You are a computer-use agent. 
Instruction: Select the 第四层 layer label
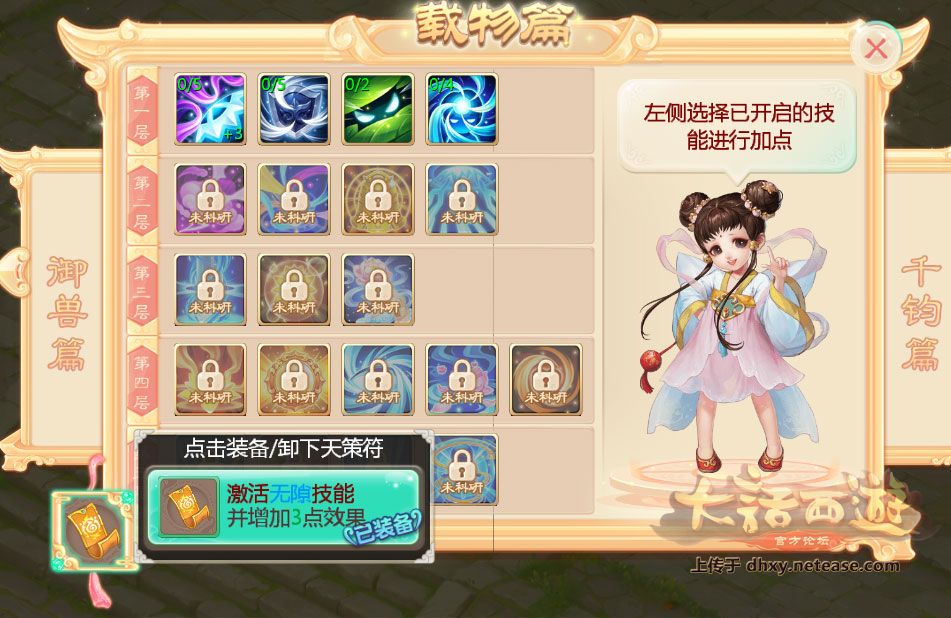[x=142, y=380]
